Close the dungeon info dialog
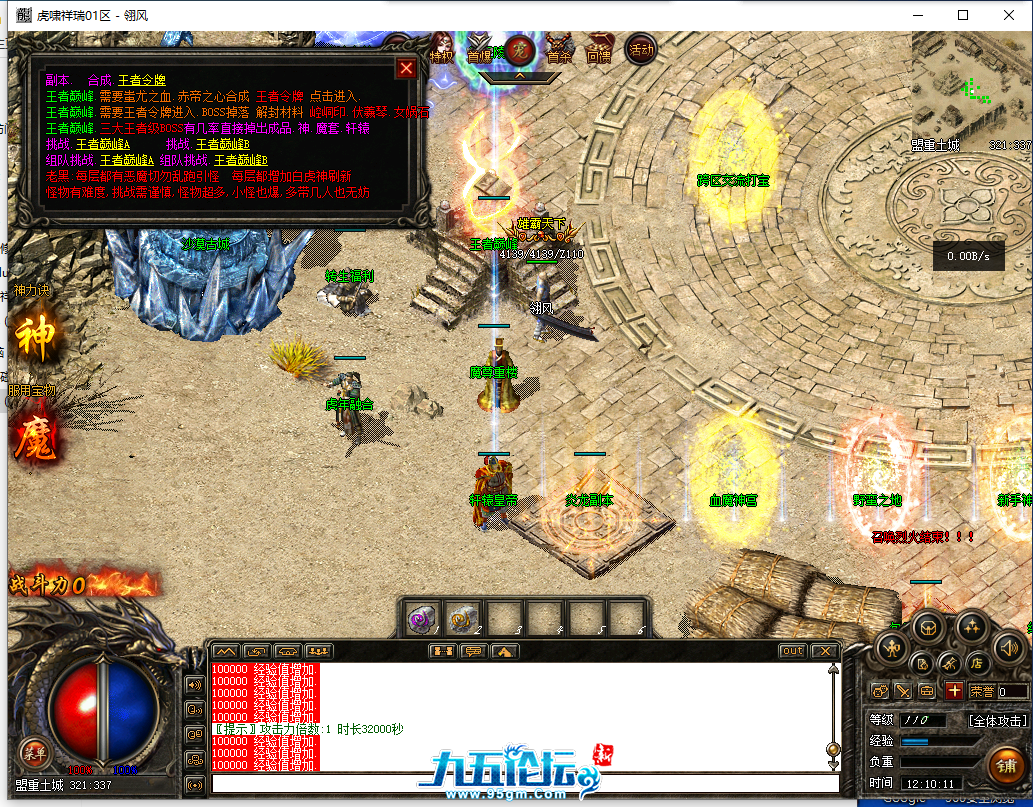This screenshot has height=807, width=1033. pyautogui.click(x=406, y=68)
